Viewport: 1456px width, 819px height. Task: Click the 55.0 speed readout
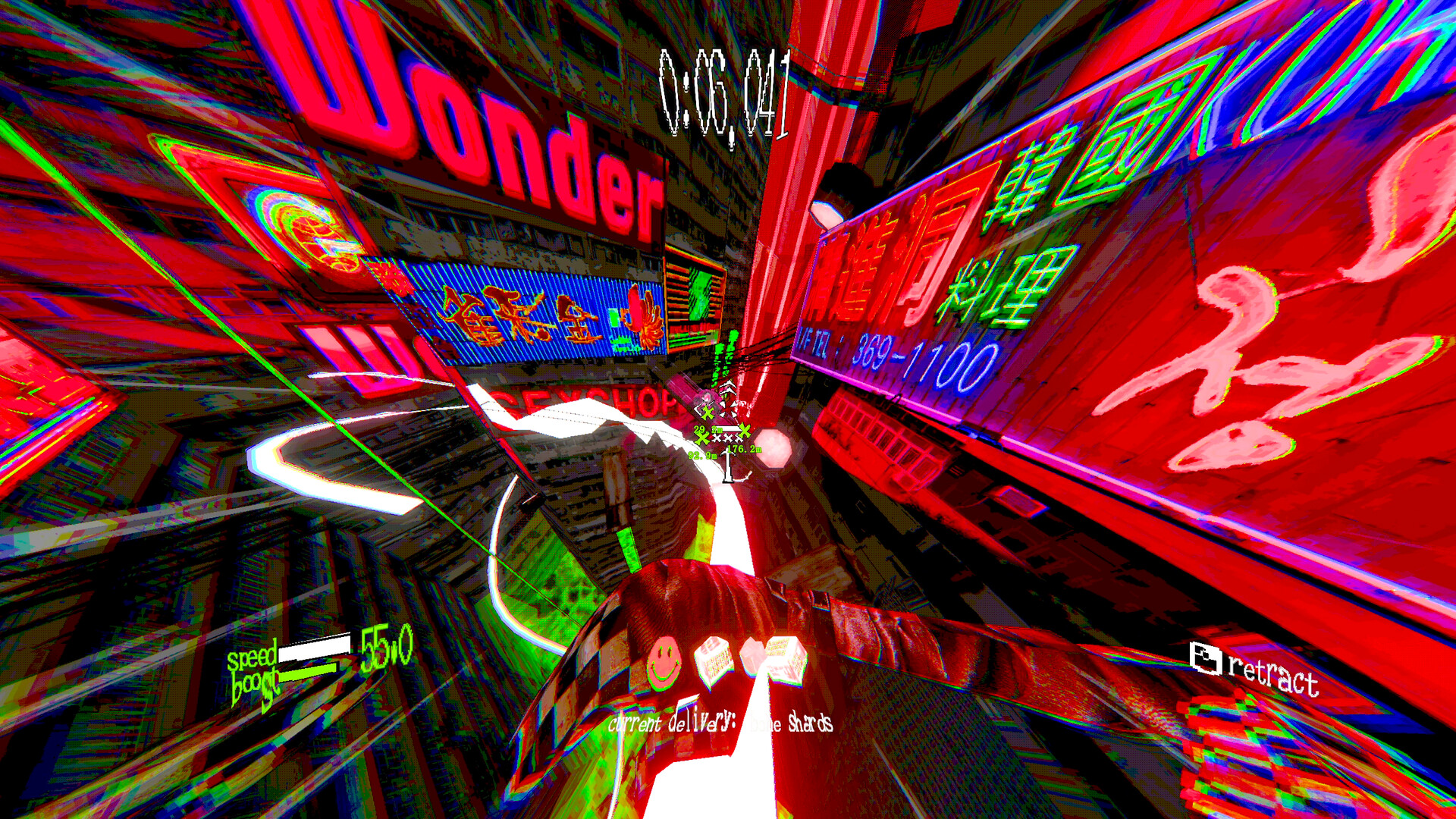point(387,654)
